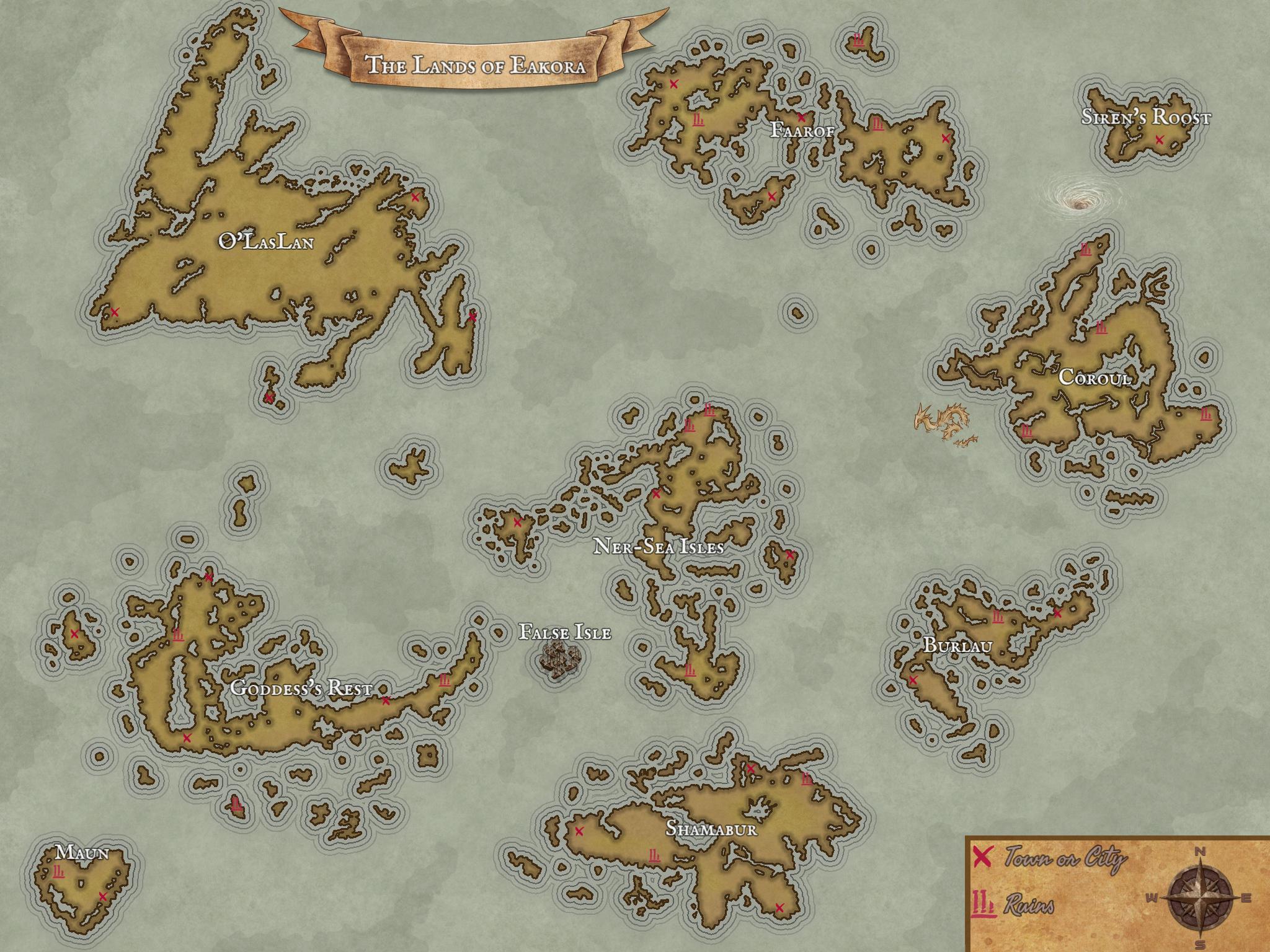
Task: Choose the Maun island label
Action: click(x=82, y=853)
